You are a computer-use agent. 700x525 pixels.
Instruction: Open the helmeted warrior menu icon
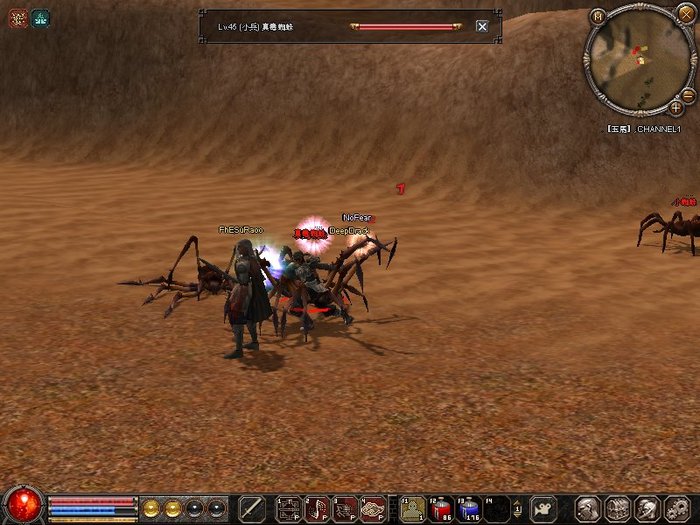(646, 508)
